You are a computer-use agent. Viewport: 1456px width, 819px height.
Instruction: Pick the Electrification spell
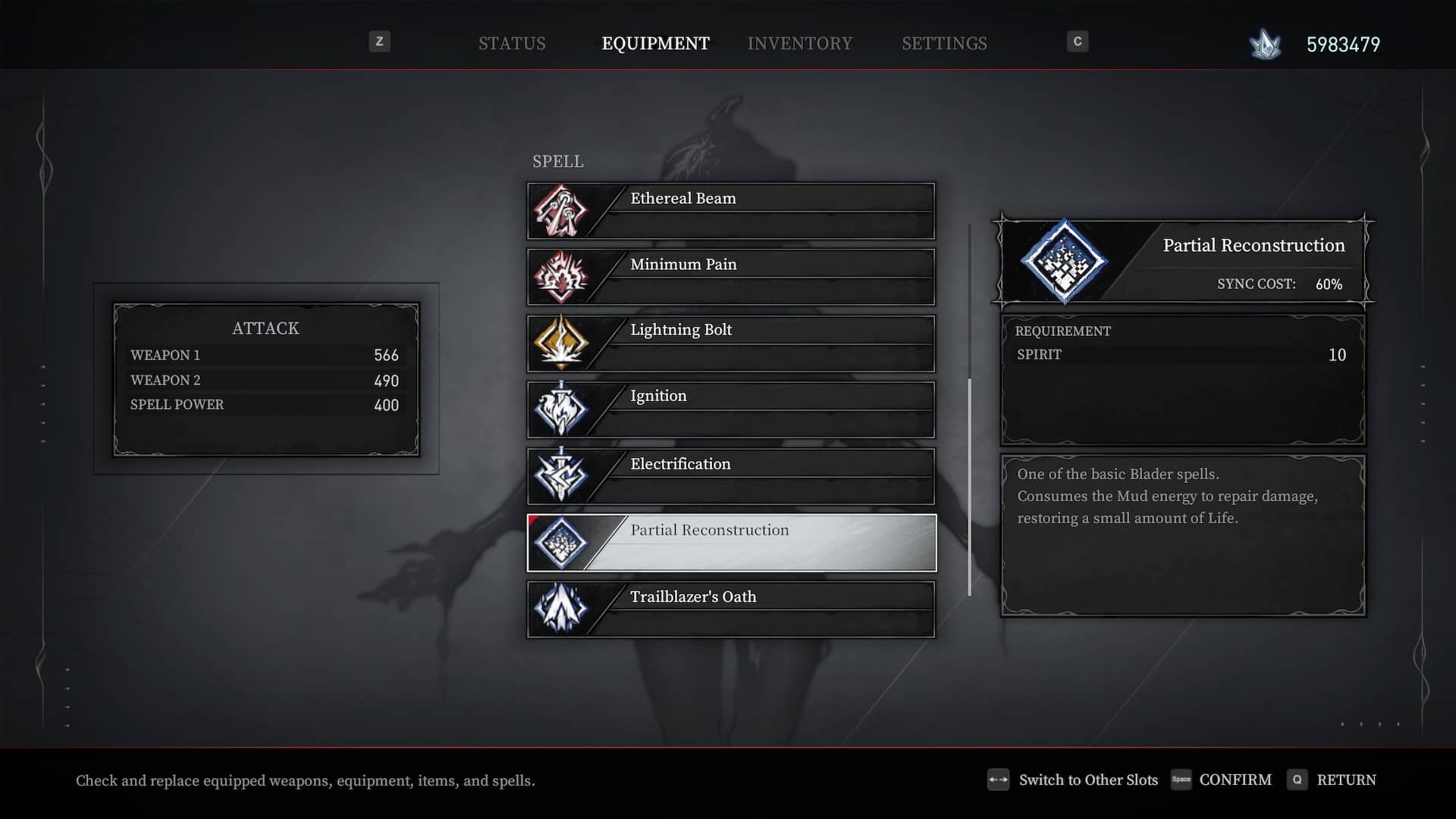[731, 475]
